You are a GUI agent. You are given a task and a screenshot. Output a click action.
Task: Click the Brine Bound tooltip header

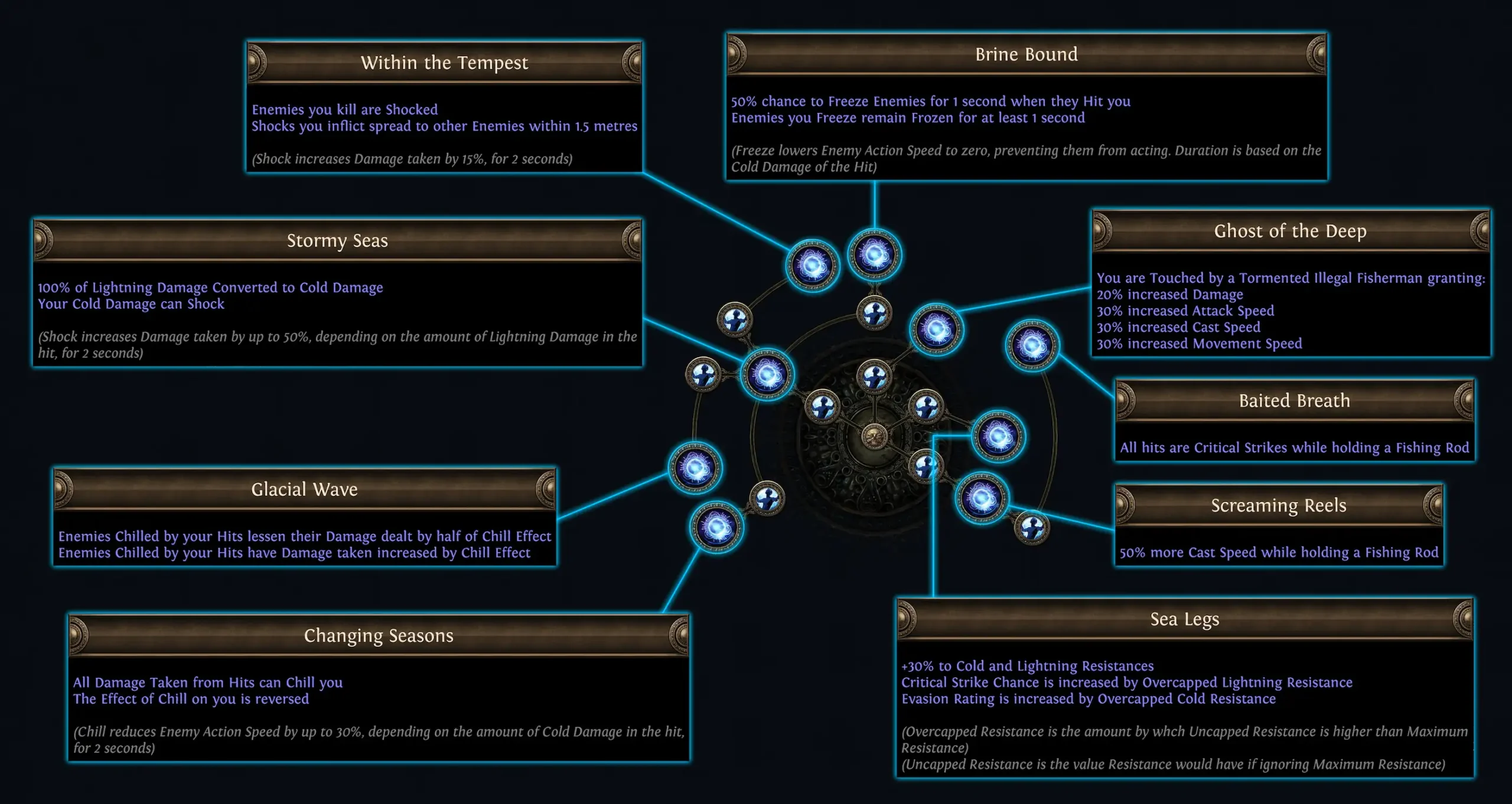[1026, 54]
